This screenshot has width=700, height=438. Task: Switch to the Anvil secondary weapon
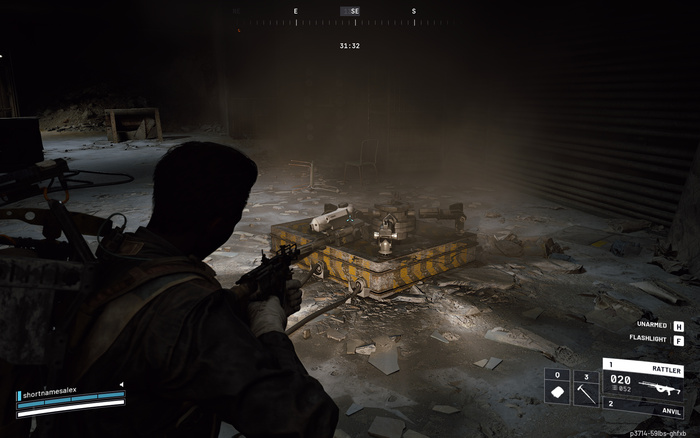point(643,404)
